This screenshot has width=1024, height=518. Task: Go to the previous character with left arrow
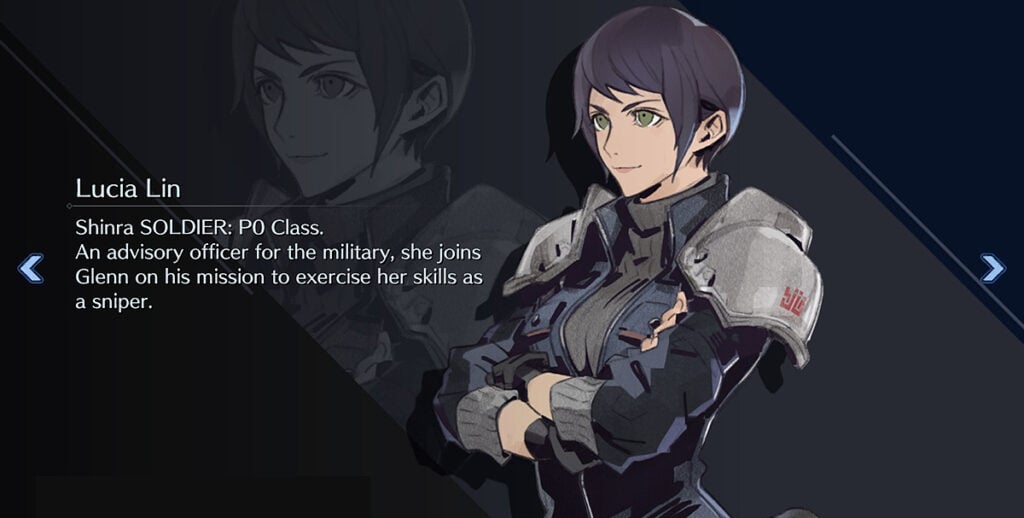pyautogui.click(x=31, y=268)
